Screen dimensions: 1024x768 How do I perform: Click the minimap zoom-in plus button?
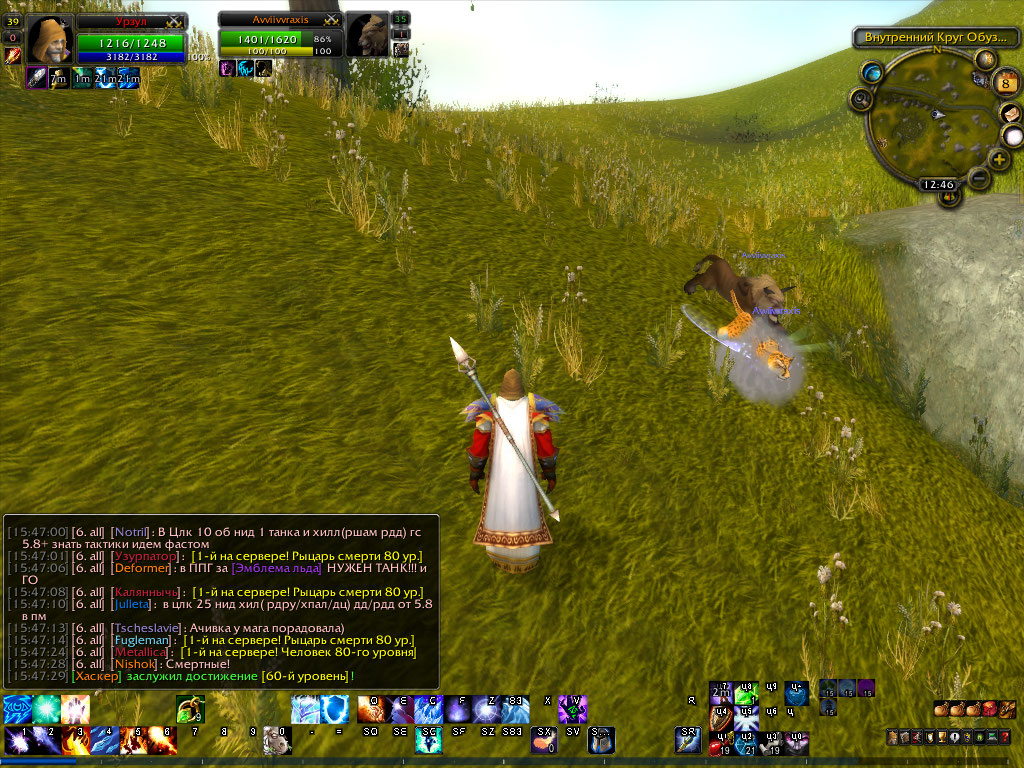tap(999, 160)
